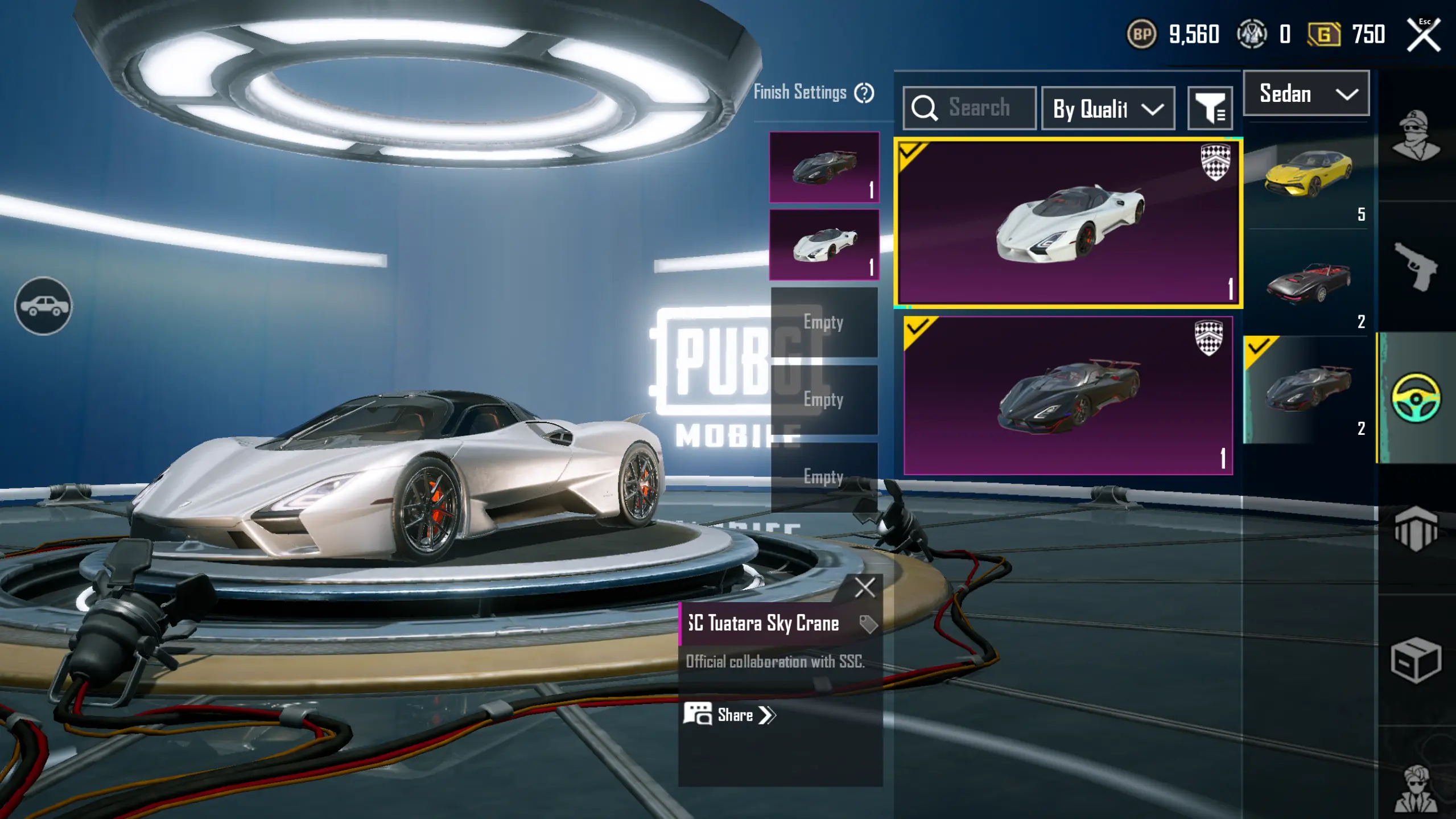1456x819 pixels.
Task: Open the steering wheel vehicles tab
Action: click(x=1416, y=397)
